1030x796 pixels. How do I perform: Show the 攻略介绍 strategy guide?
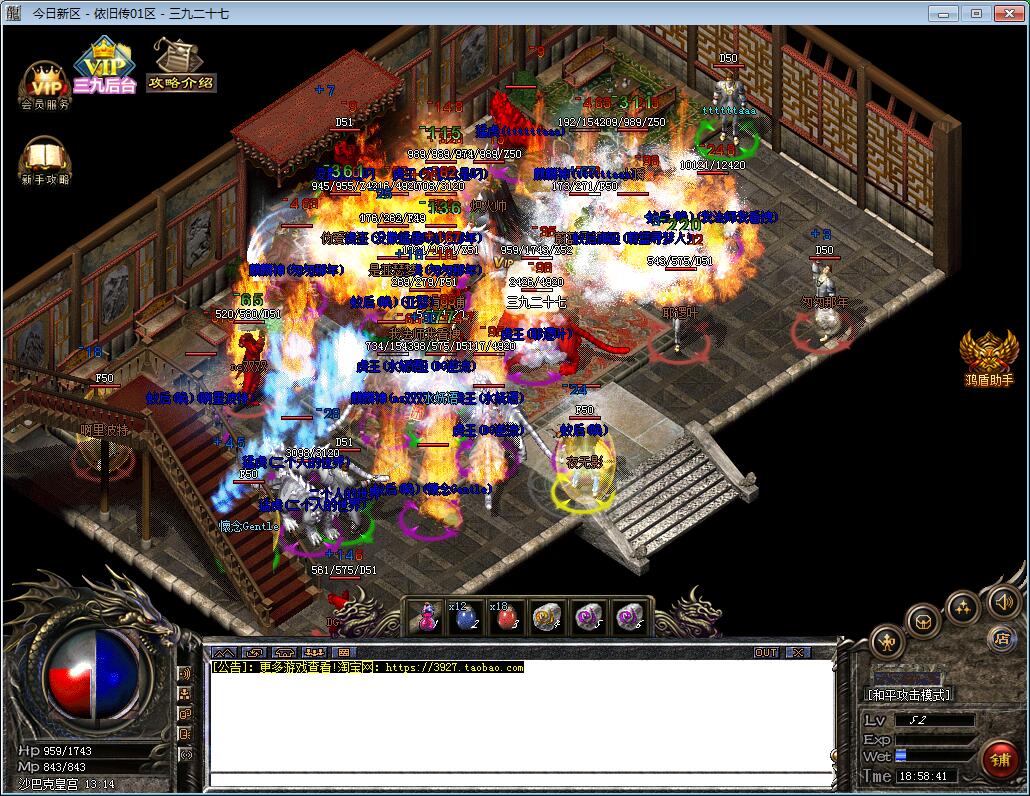pyautogui.click(x=180, y=66)
